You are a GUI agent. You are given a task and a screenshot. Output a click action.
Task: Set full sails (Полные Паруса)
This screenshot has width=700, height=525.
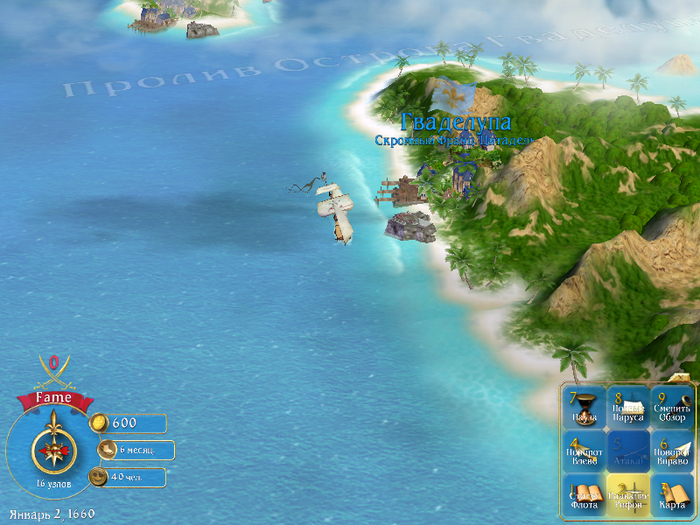[x=629, y=408]
